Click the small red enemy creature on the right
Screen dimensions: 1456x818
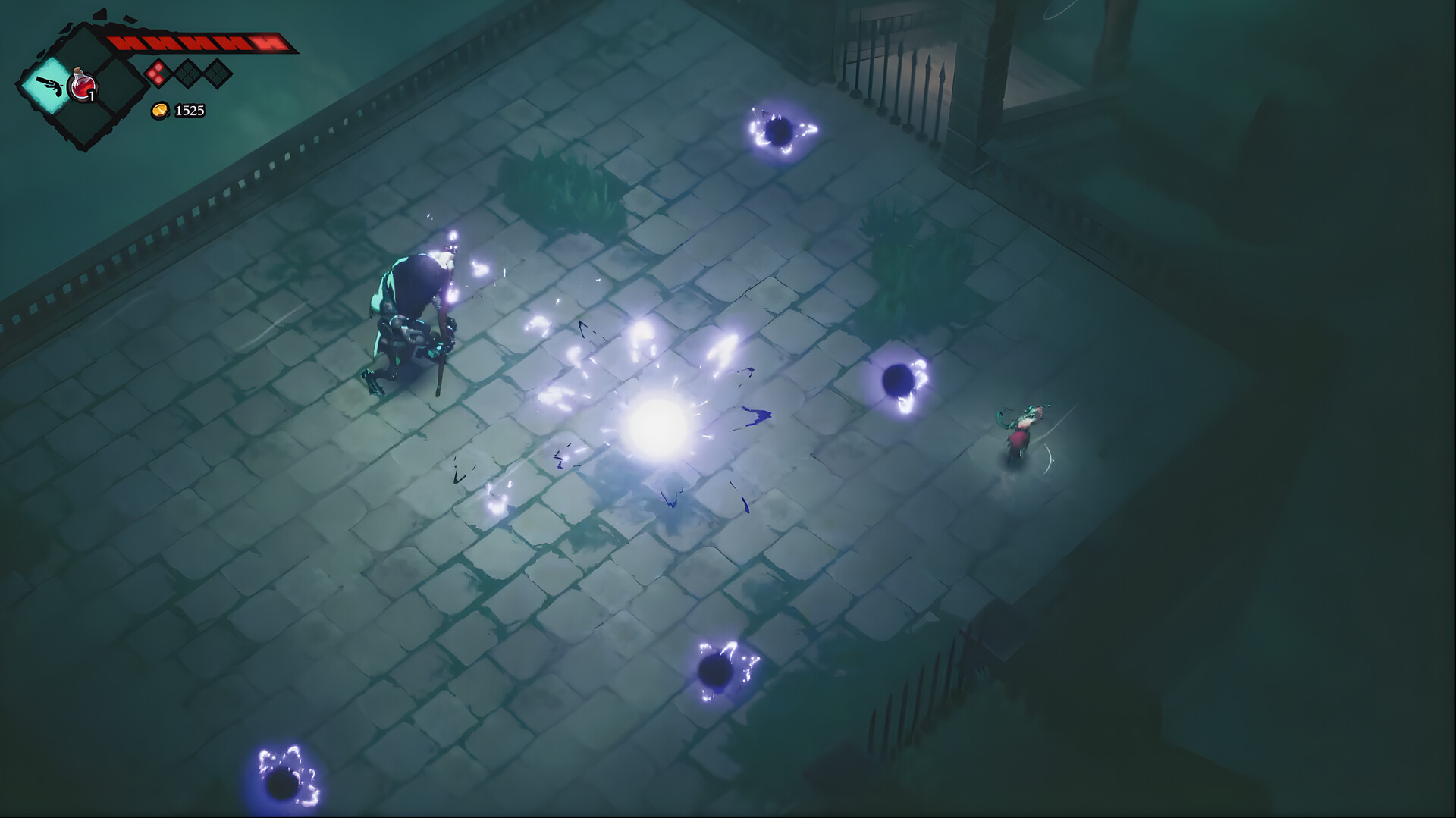tap(1020, 436)
